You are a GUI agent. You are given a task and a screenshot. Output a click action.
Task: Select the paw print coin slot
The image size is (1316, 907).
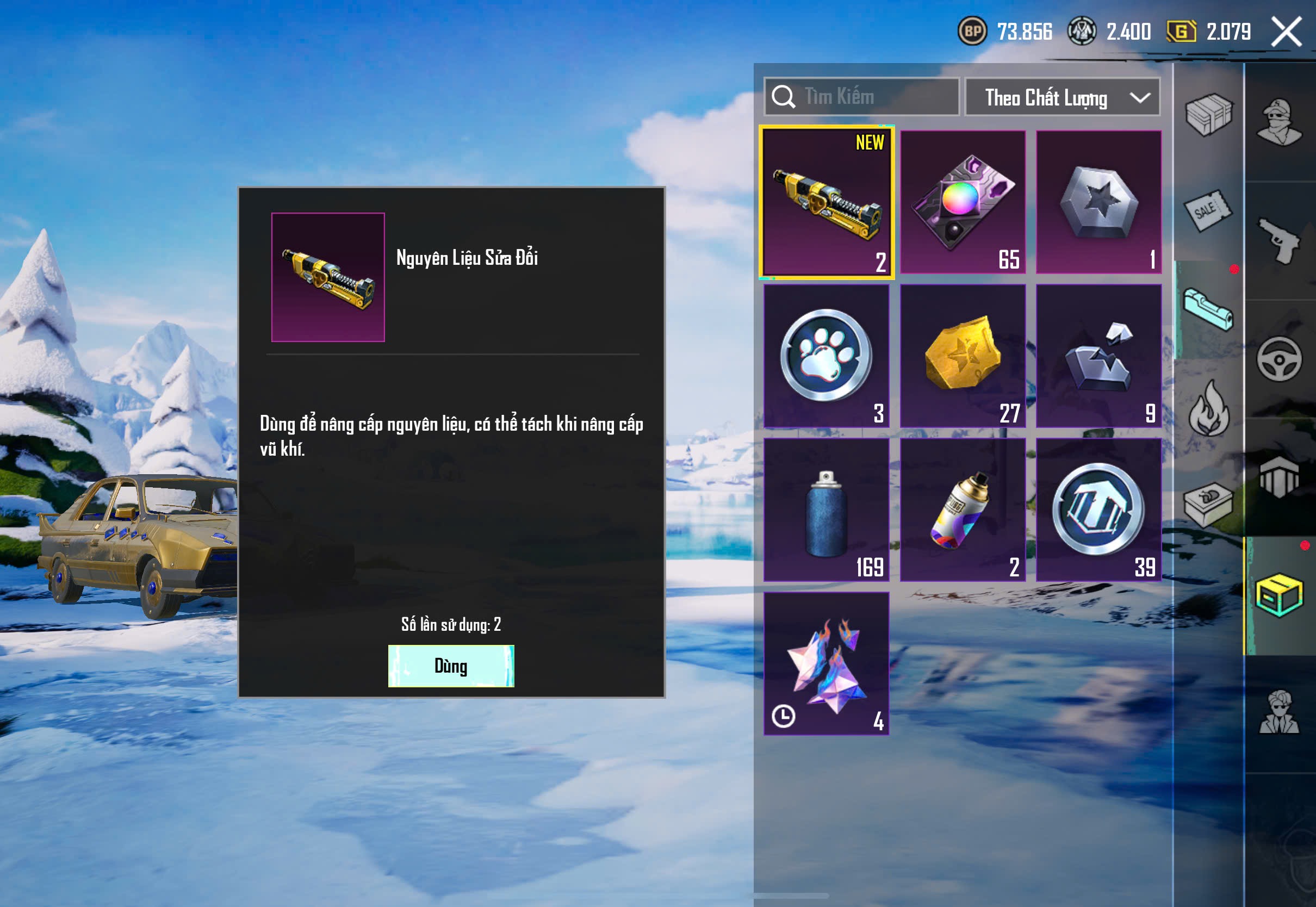pos(826,356)
